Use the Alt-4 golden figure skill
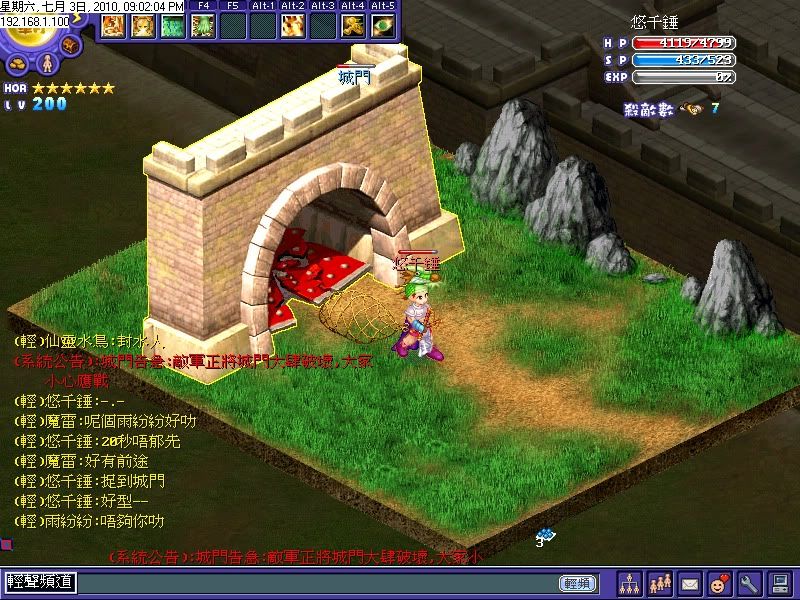 pyautogui.click(x=353, y=26)
